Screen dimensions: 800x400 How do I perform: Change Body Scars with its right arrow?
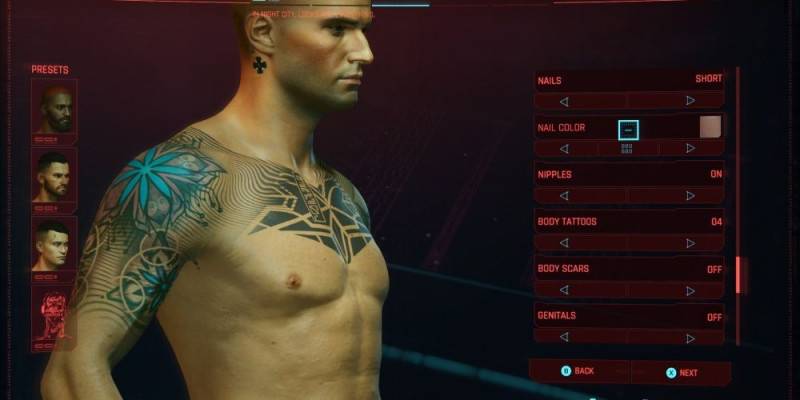click(x=690, y=290)
